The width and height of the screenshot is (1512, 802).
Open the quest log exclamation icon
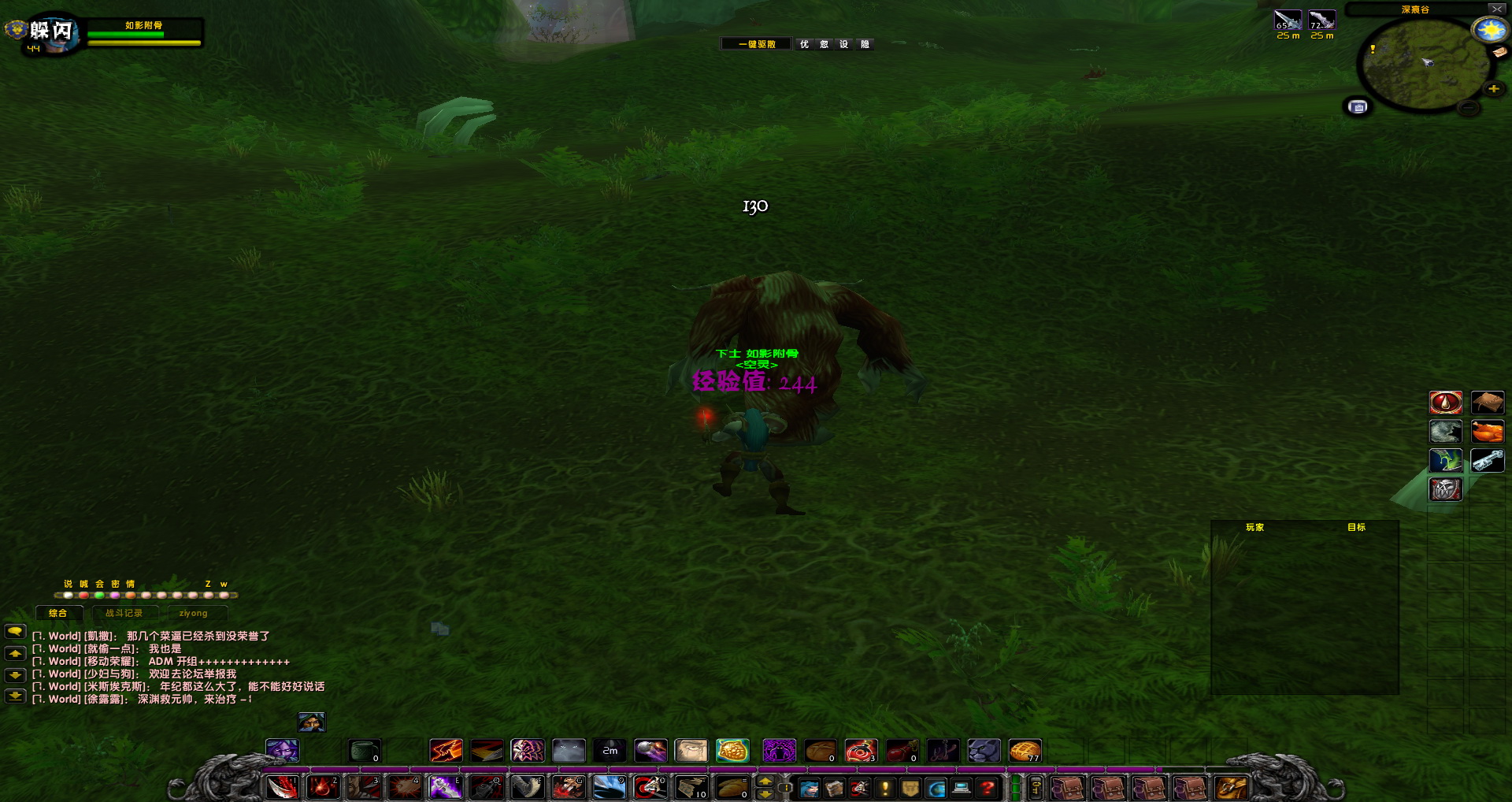click(884, 788)
